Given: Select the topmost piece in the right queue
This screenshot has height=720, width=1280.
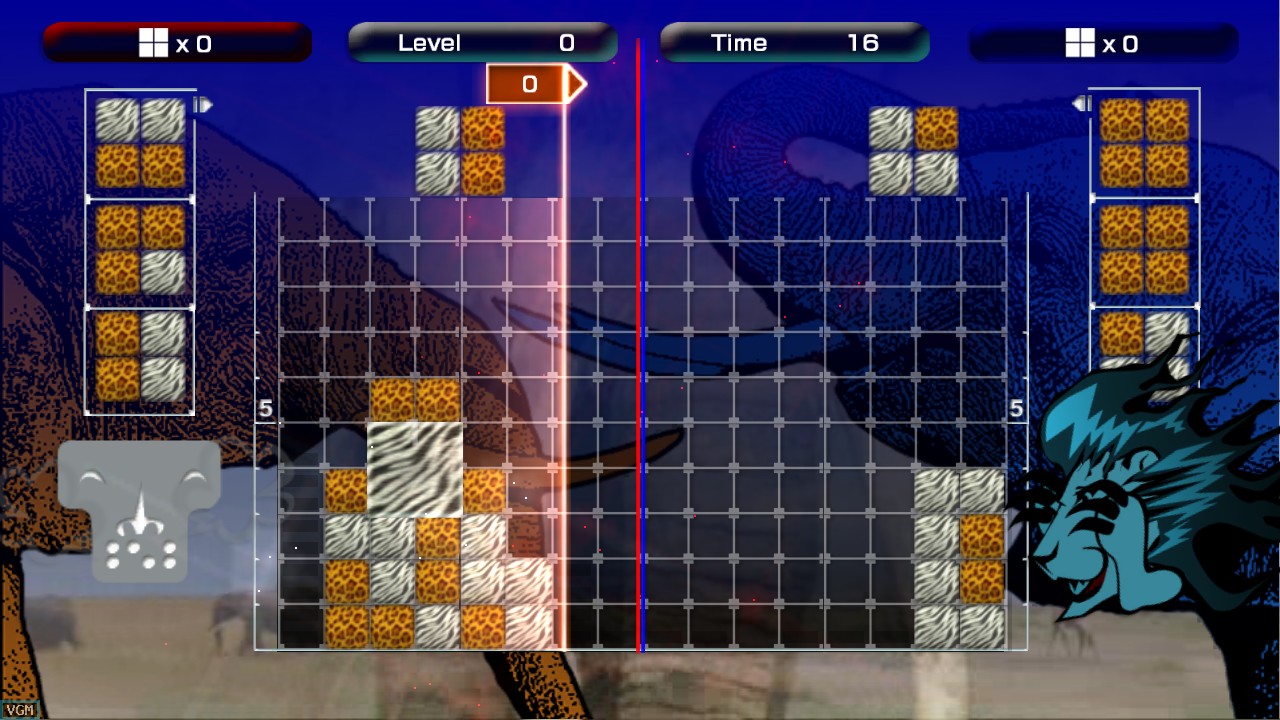Looking at the screenshot, I should coord(1143,141).
